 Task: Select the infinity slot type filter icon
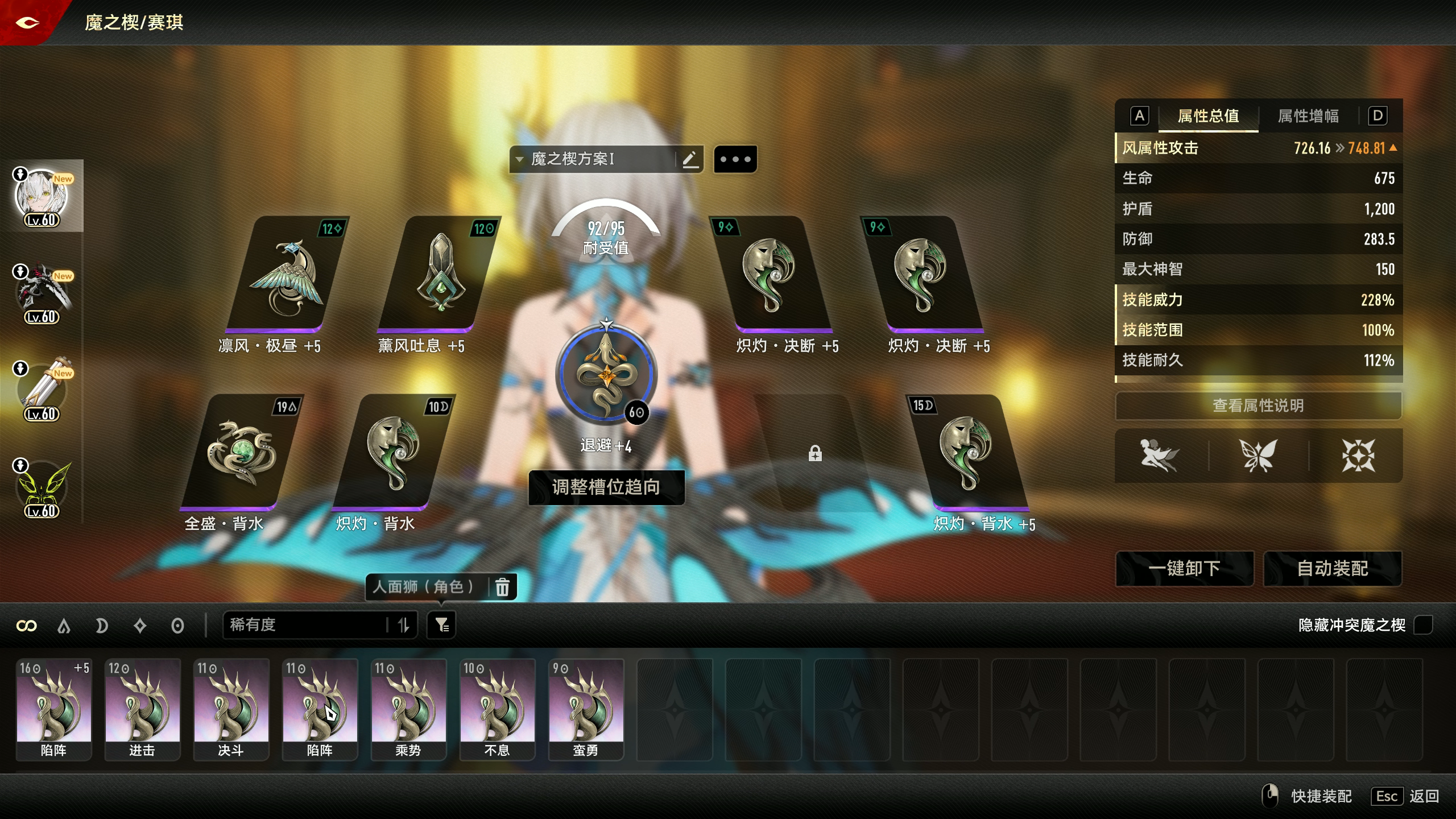pos(27,625)
